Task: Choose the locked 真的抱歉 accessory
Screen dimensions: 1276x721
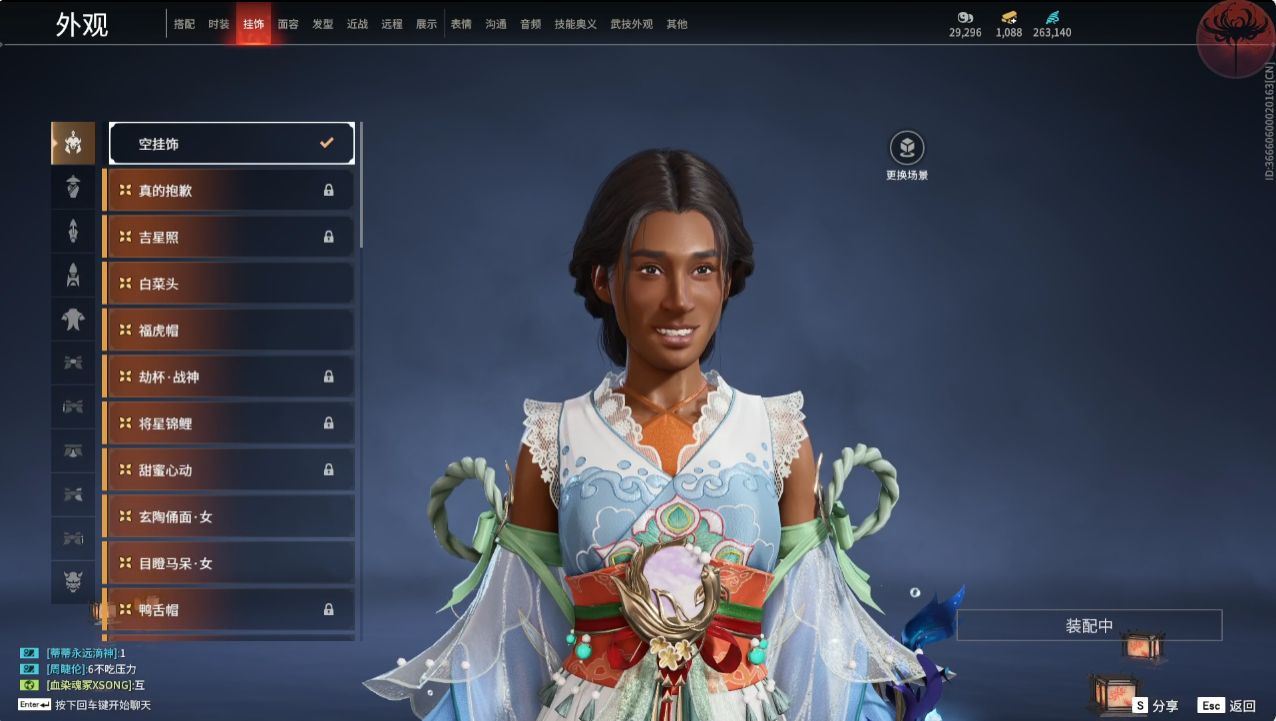Action: pos(229,190)
